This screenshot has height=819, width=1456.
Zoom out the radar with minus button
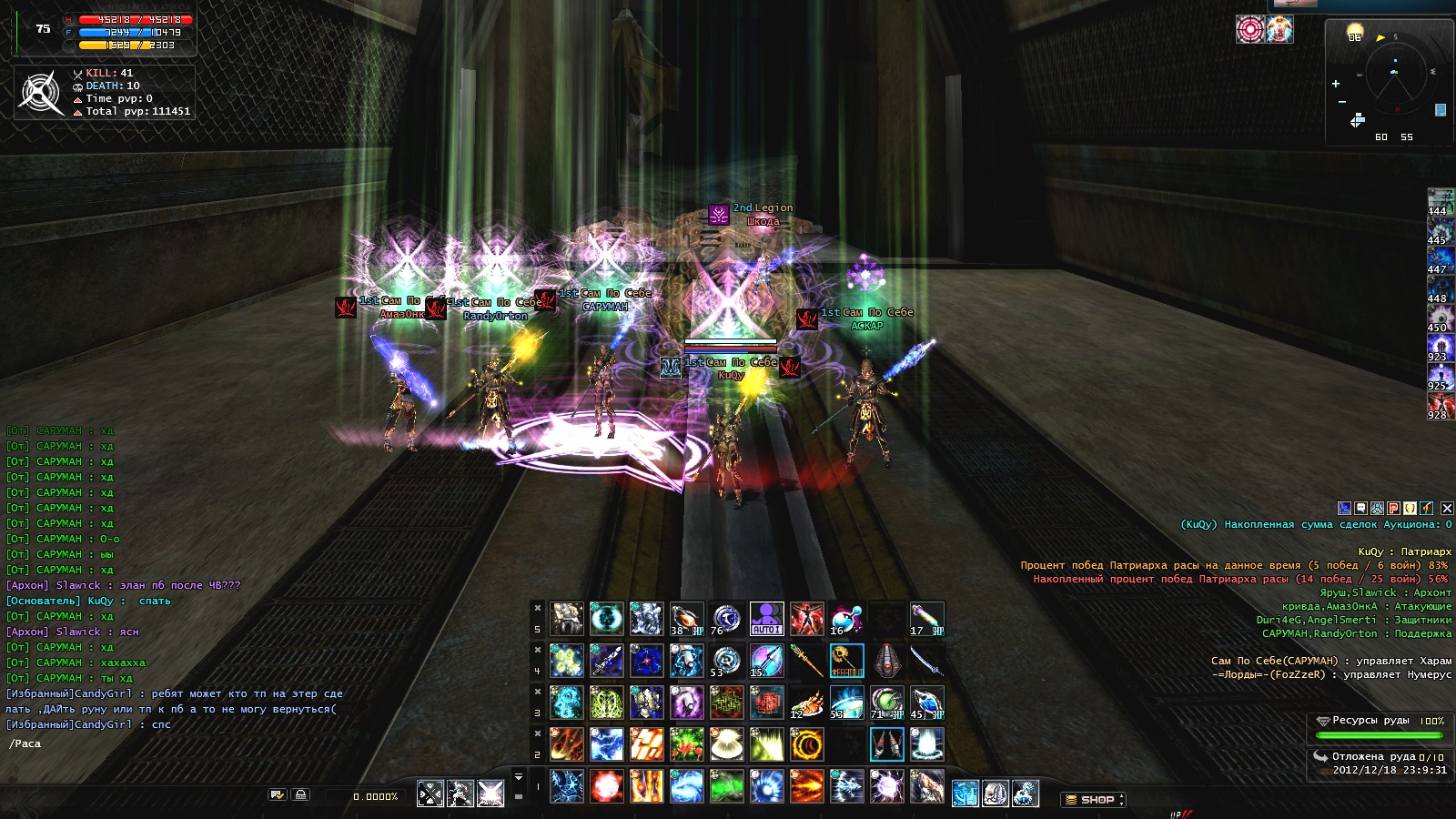(x=1341, y=102)
